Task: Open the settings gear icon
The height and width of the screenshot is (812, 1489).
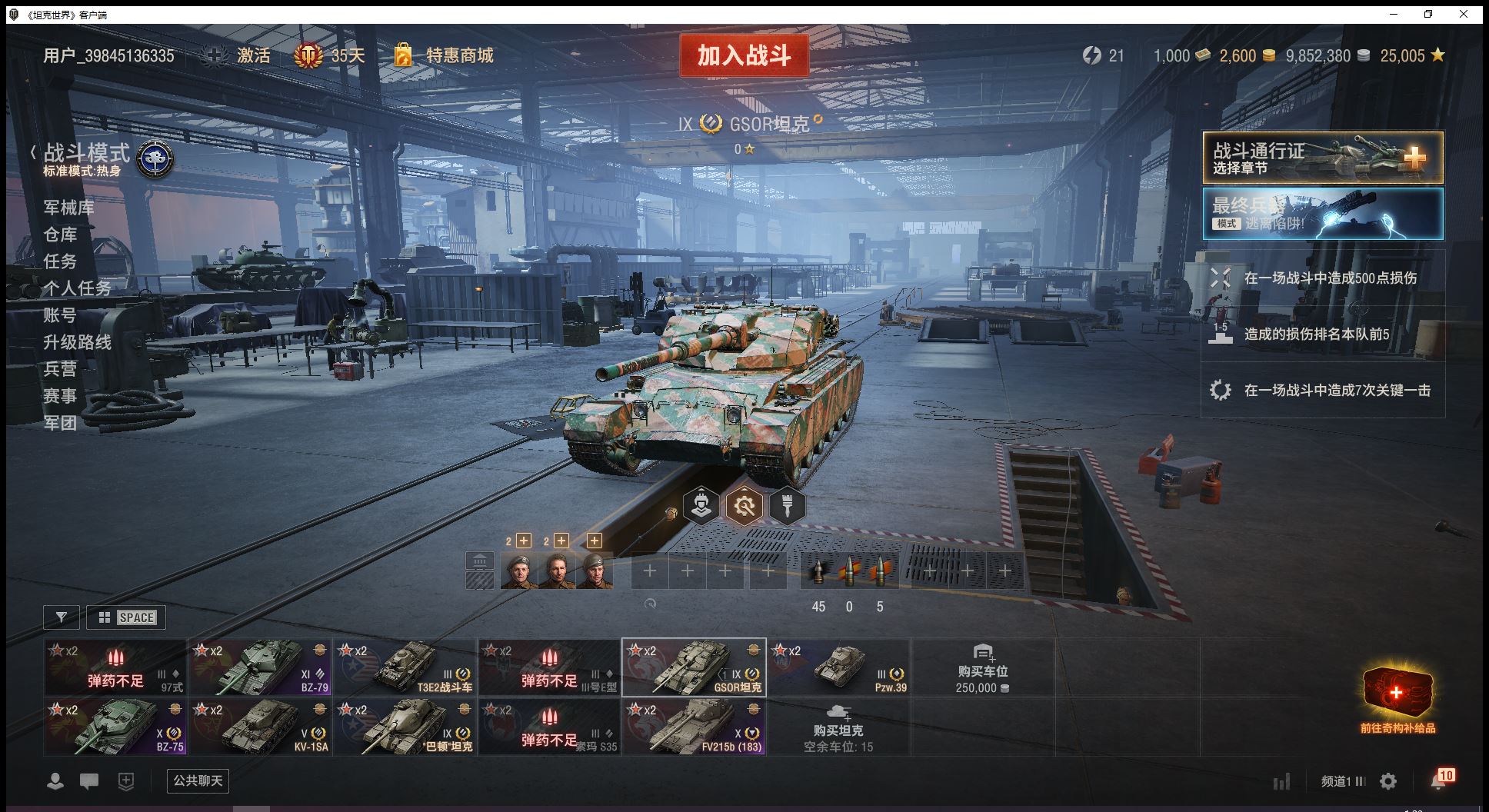Action: 1388,781
